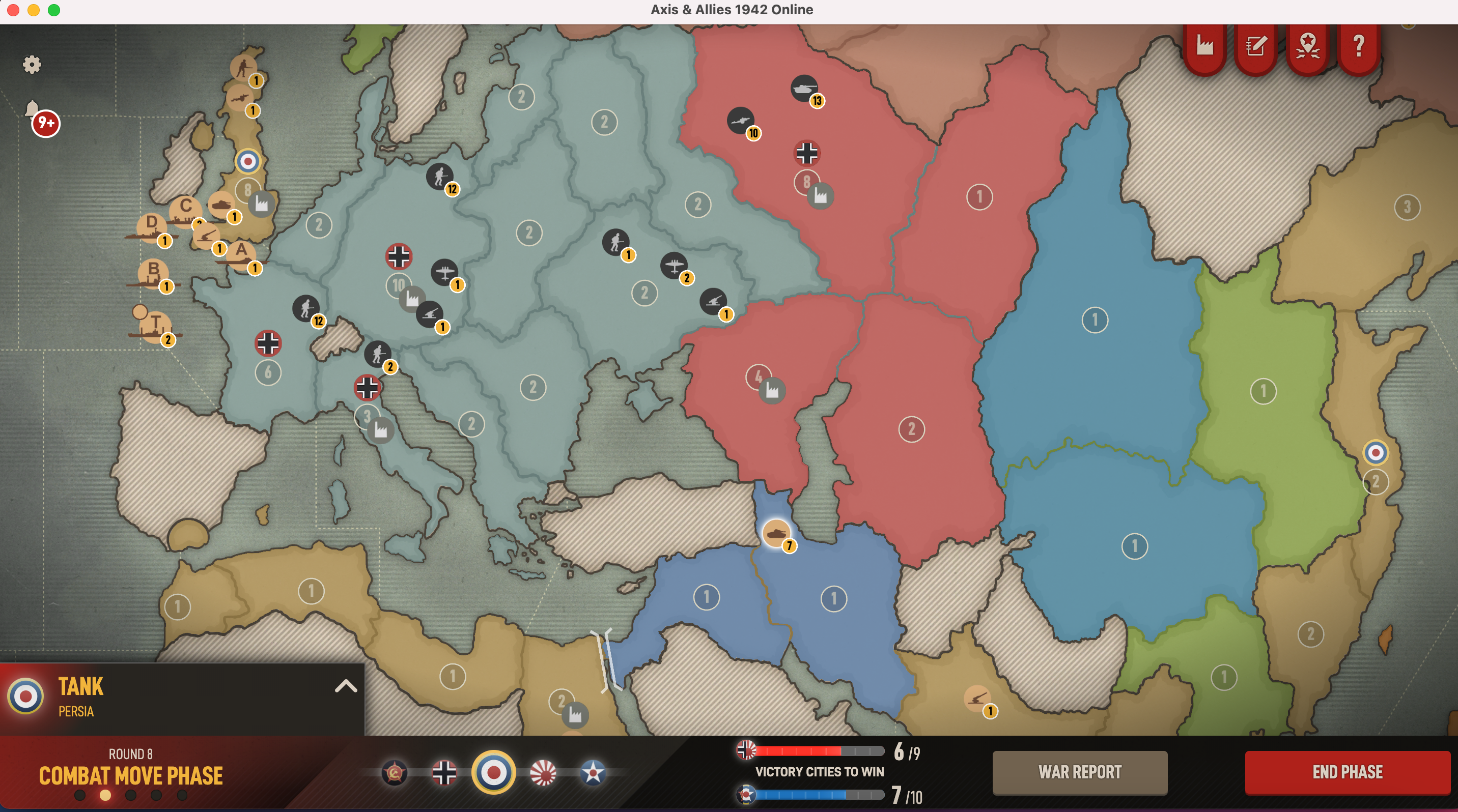End the current combat move phase
The height and width of the screenshot is (812, 1458).
point(1347,772)
